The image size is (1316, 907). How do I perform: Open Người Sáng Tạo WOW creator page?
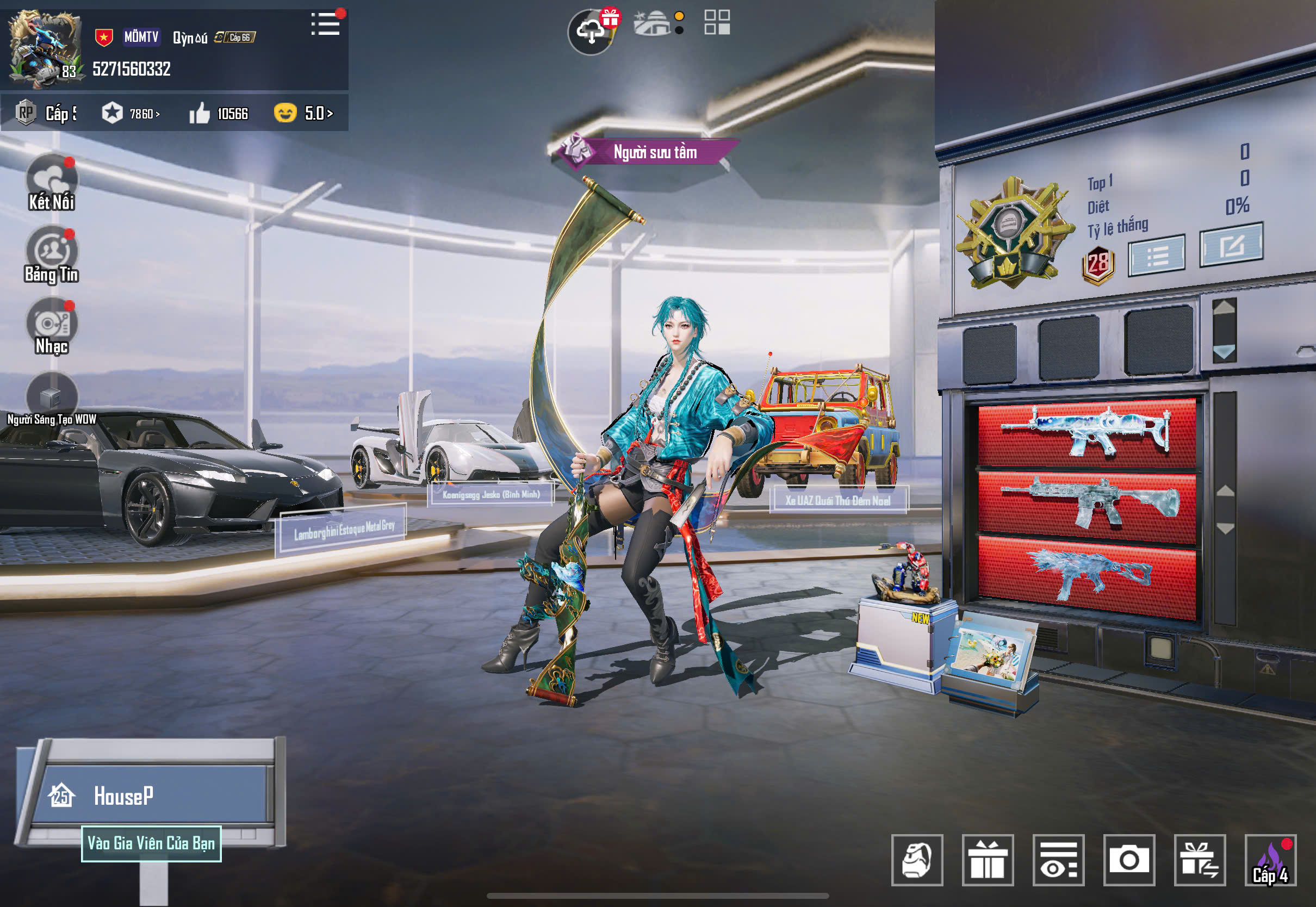coord(52,398)
